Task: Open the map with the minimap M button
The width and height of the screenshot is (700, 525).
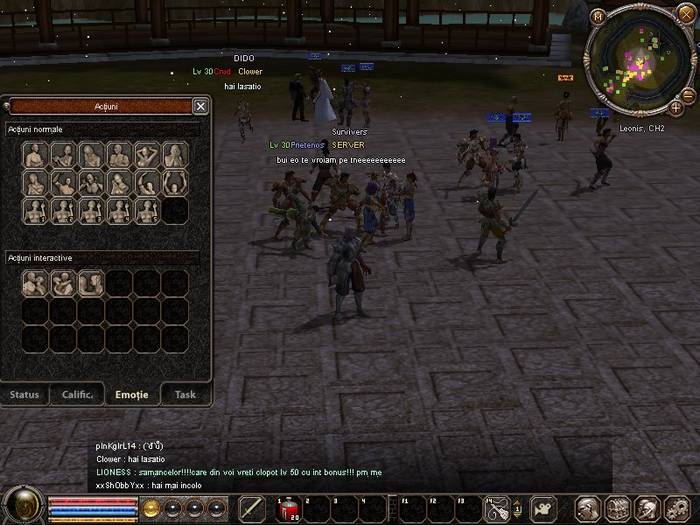Action: click(597, 16)
